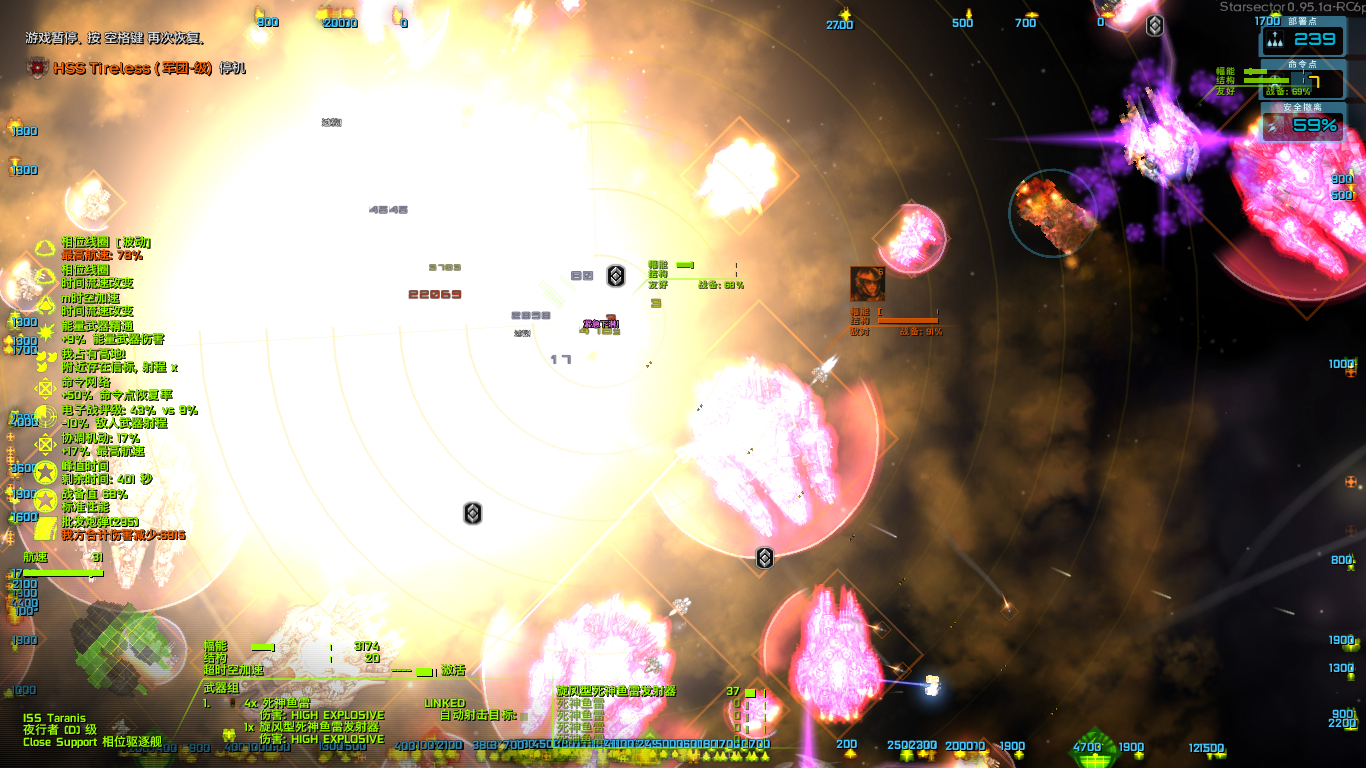Click the 协调机动 maneuver buff icon
The image size is (1366, 768).
[44, 444]
